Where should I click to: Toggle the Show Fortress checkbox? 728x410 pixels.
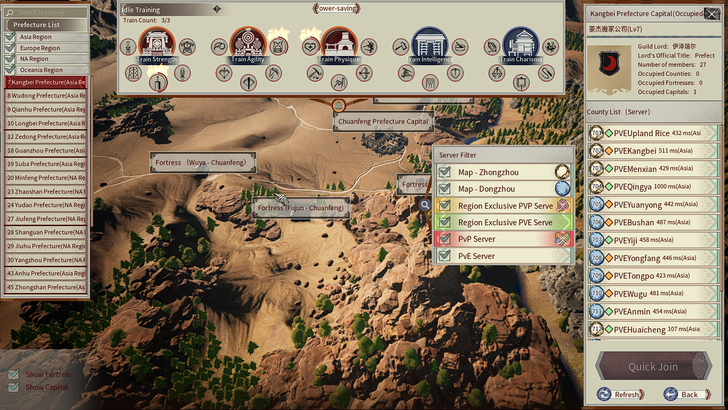13,375
